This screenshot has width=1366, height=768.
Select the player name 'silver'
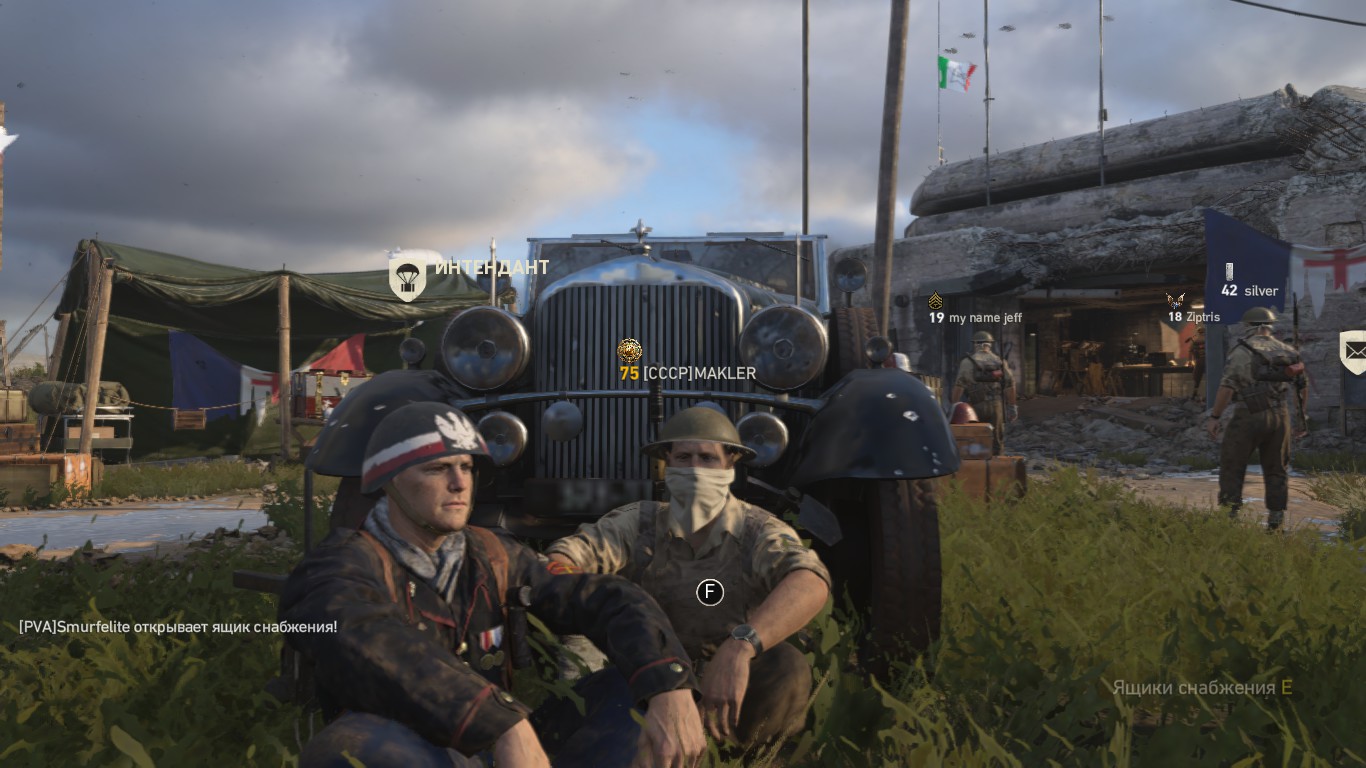coord(1262,290)
